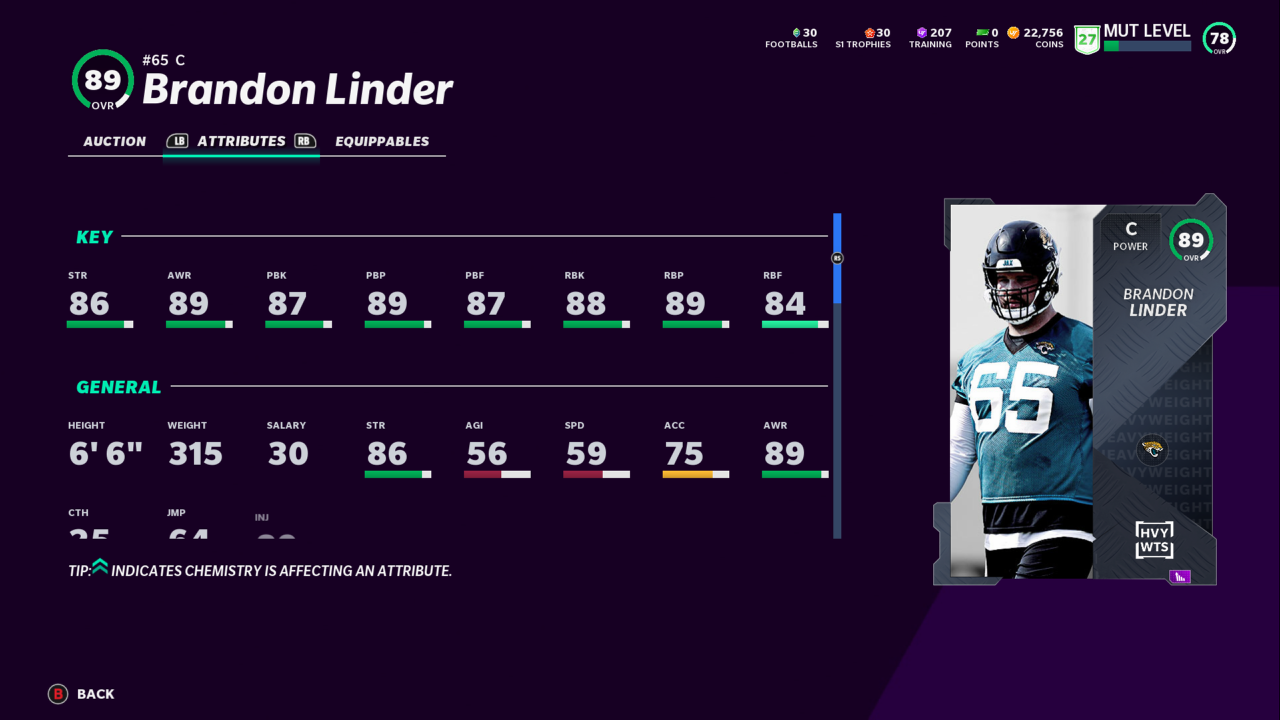Click the STR attribute progress bar
This screenshot has height=720, width=1280.
pyautogui.click(x=98, y=324)
